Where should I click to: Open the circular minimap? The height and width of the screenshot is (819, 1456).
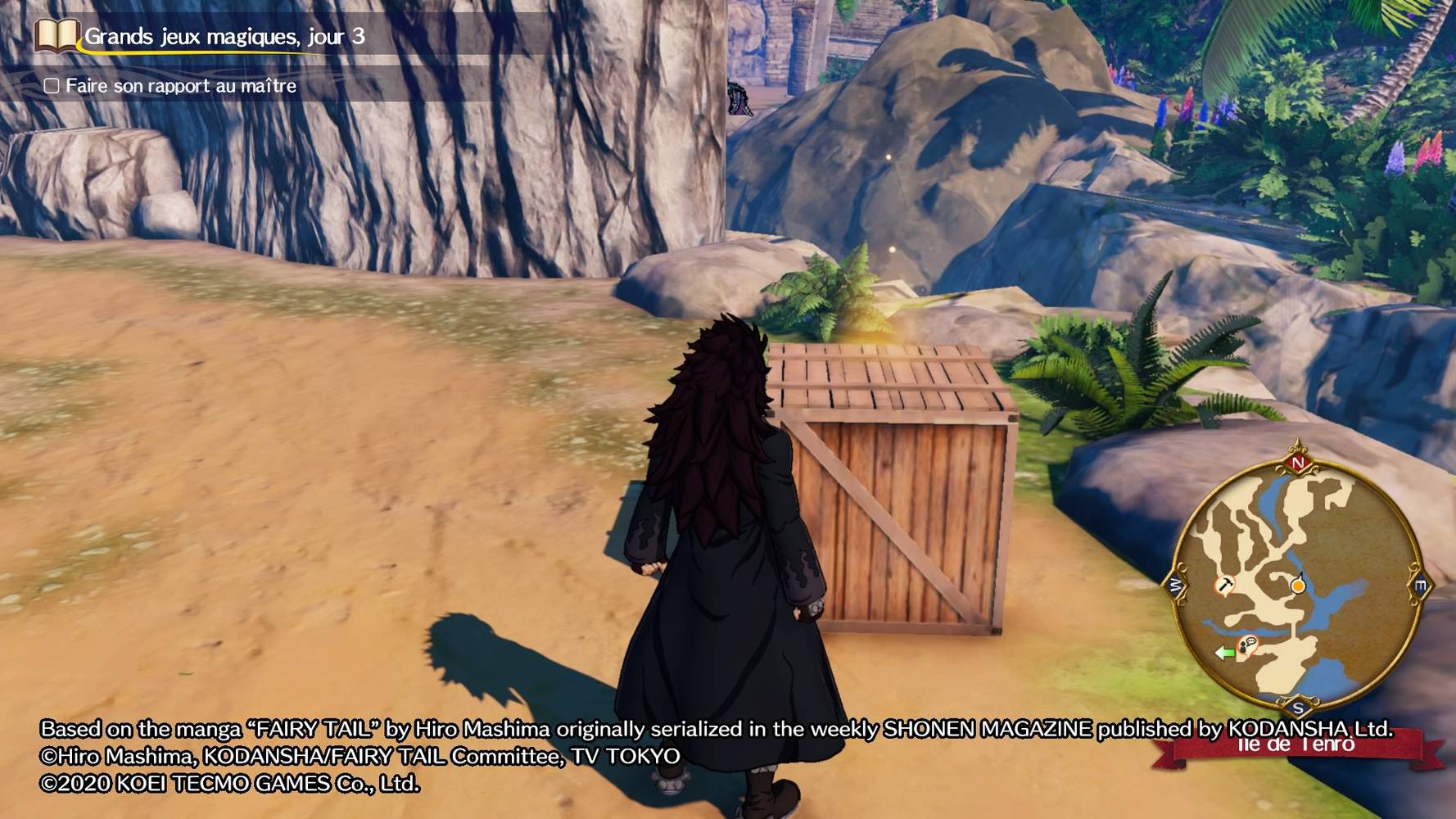coord(1297,583)
